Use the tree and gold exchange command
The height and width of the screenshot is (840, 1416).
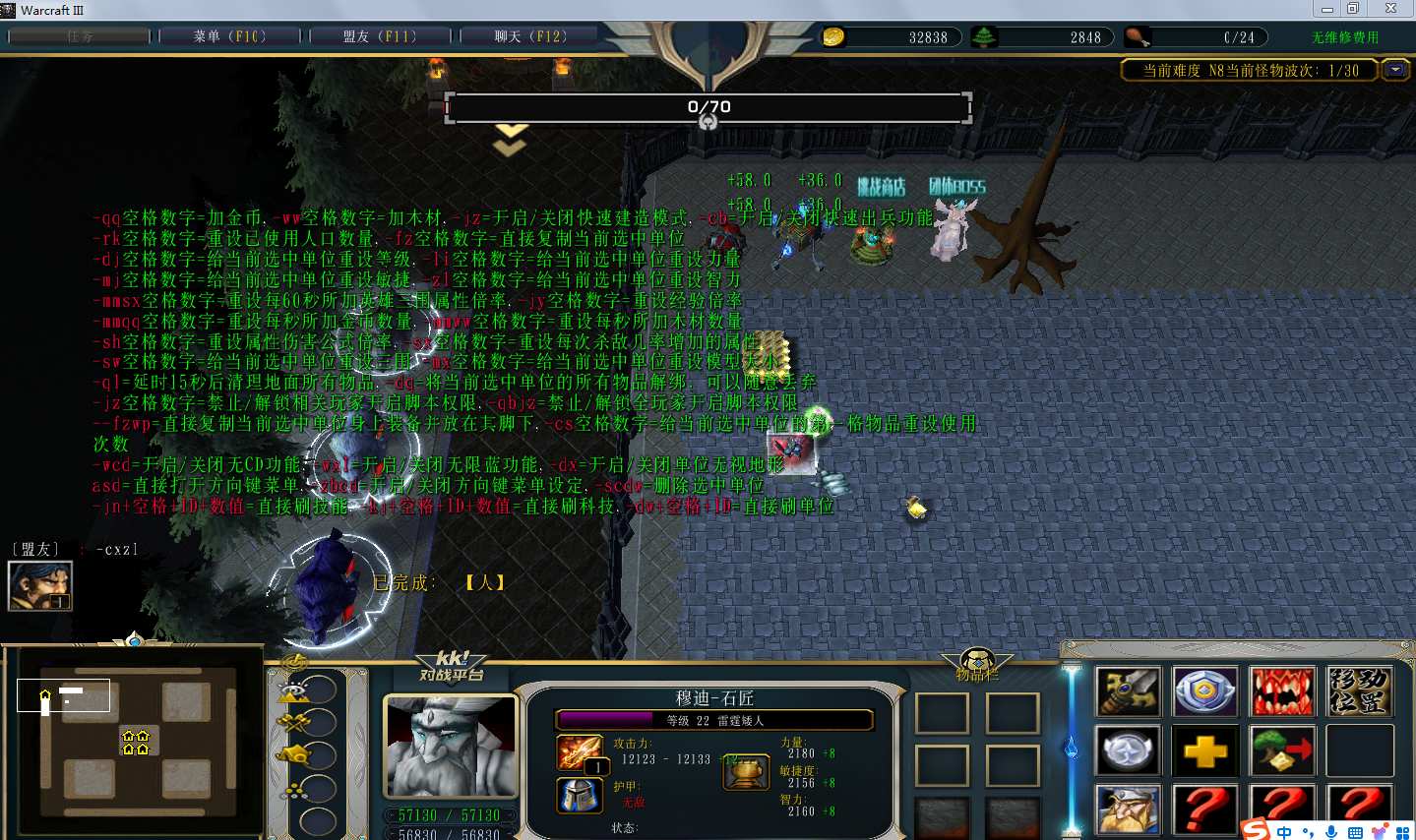pos(1282,751)
